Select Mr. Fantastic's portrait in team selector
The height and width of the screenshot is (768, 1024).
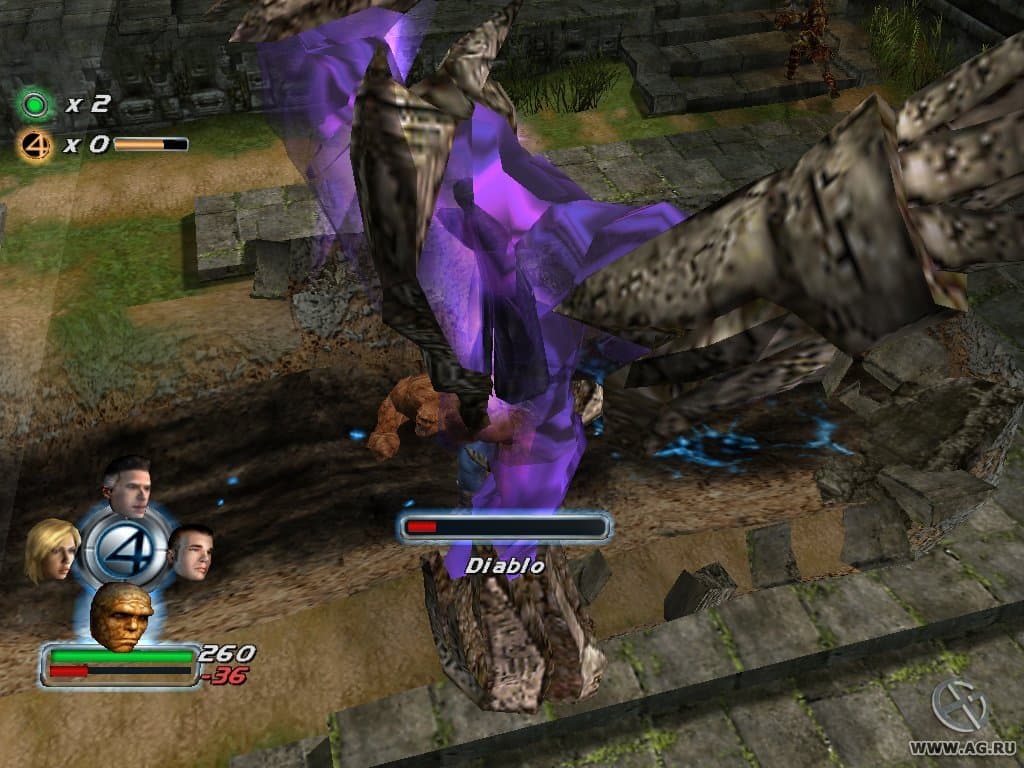tap(128, 484)
